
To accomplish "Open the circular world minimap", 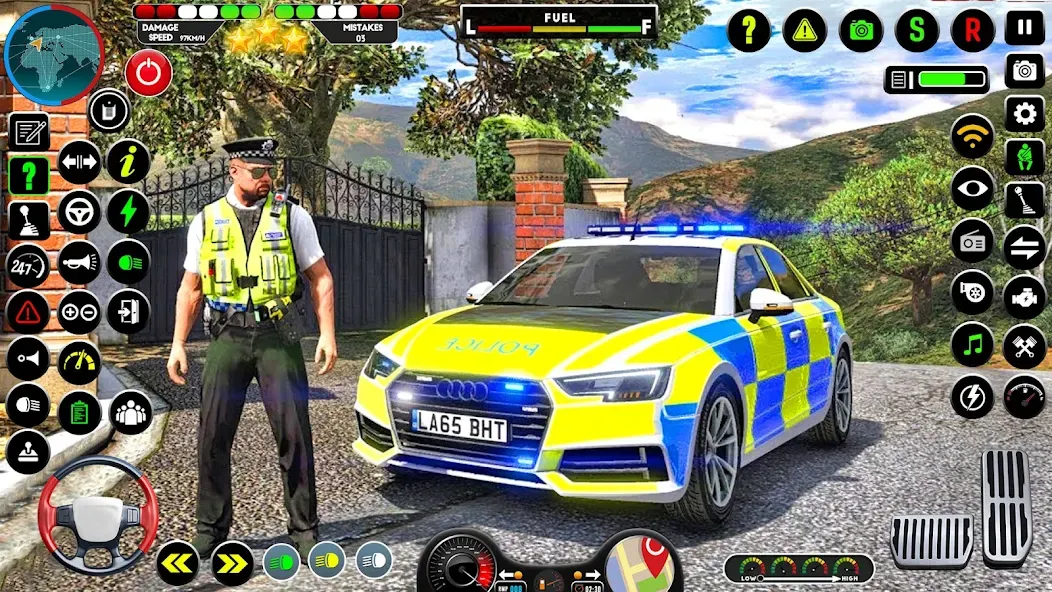I will [53, 56].
